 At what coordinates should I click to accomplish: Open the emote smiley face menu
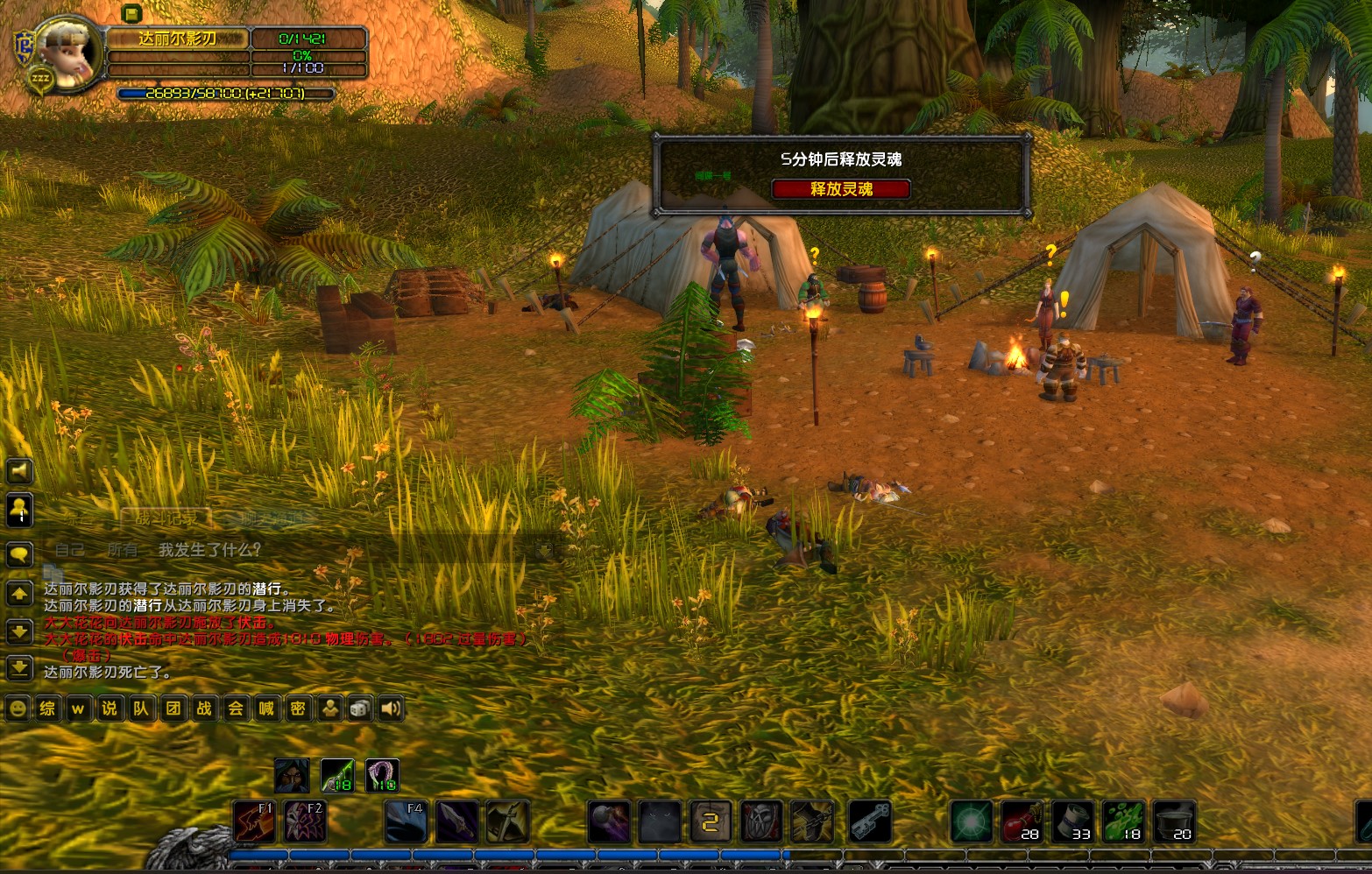pyautogui.click(x=18, y=708)
